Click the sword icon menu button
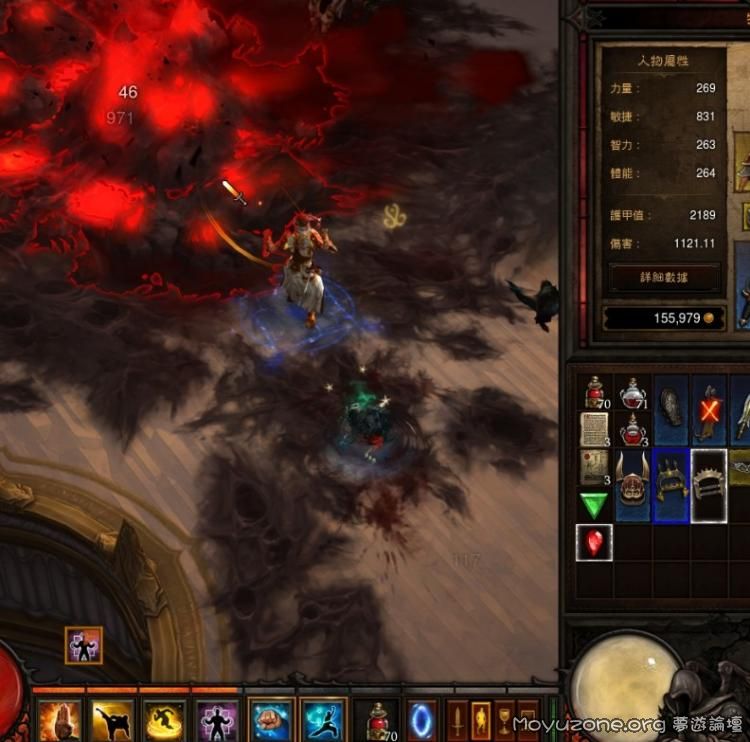The width and height of the screenshot is (750, 742). (x=457, y=720)
